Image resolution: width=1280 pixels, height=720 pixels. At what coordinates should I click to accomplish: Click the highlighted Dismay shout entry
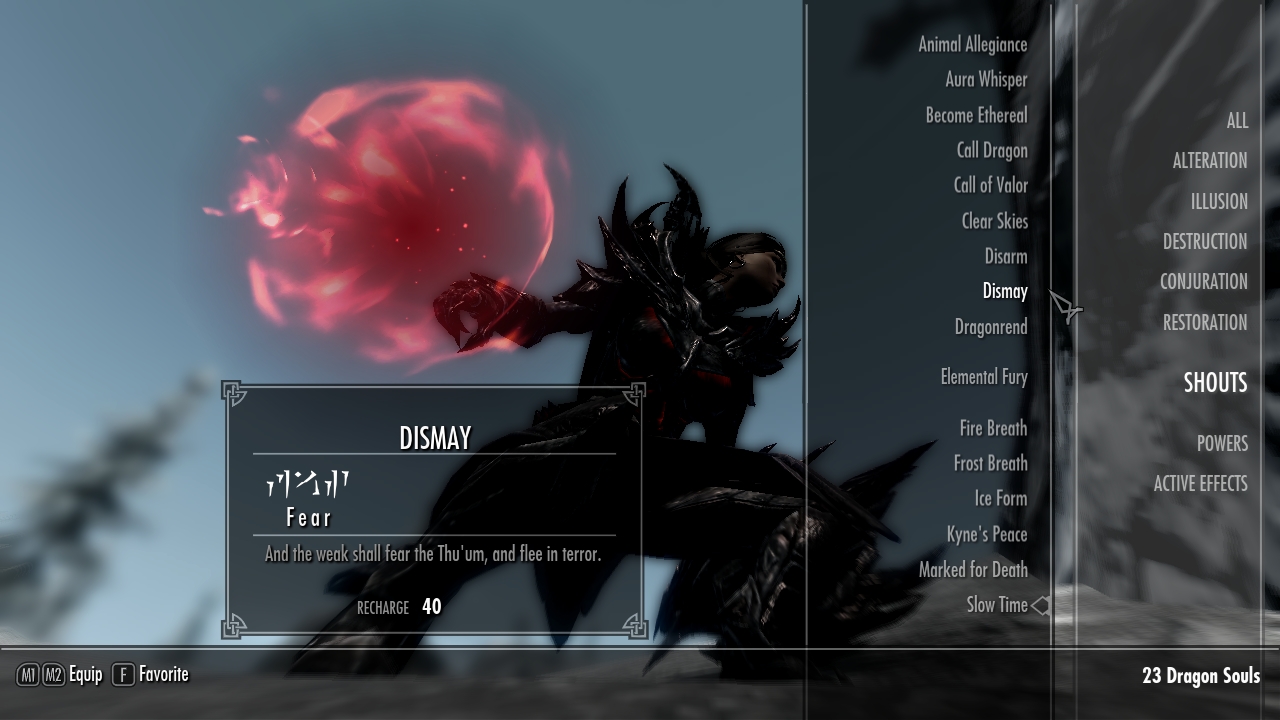1004,292
